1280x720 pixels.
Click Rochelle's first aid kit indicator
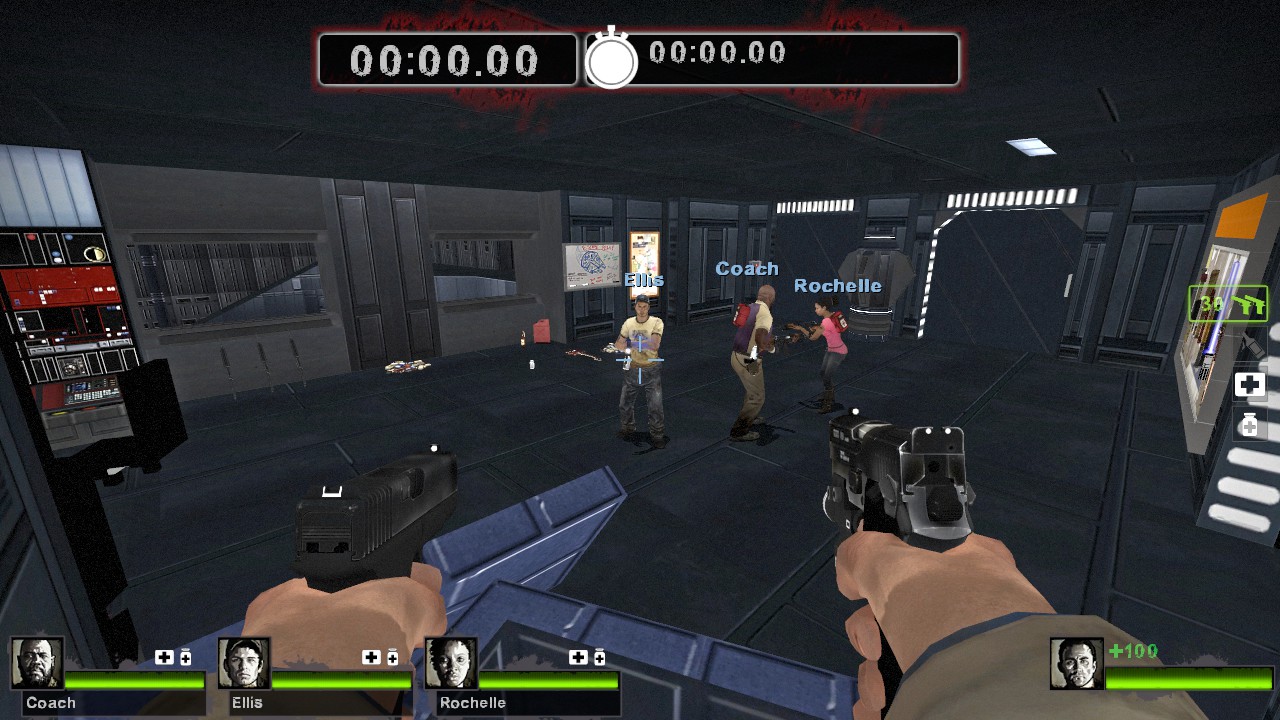tap(578, 657)
